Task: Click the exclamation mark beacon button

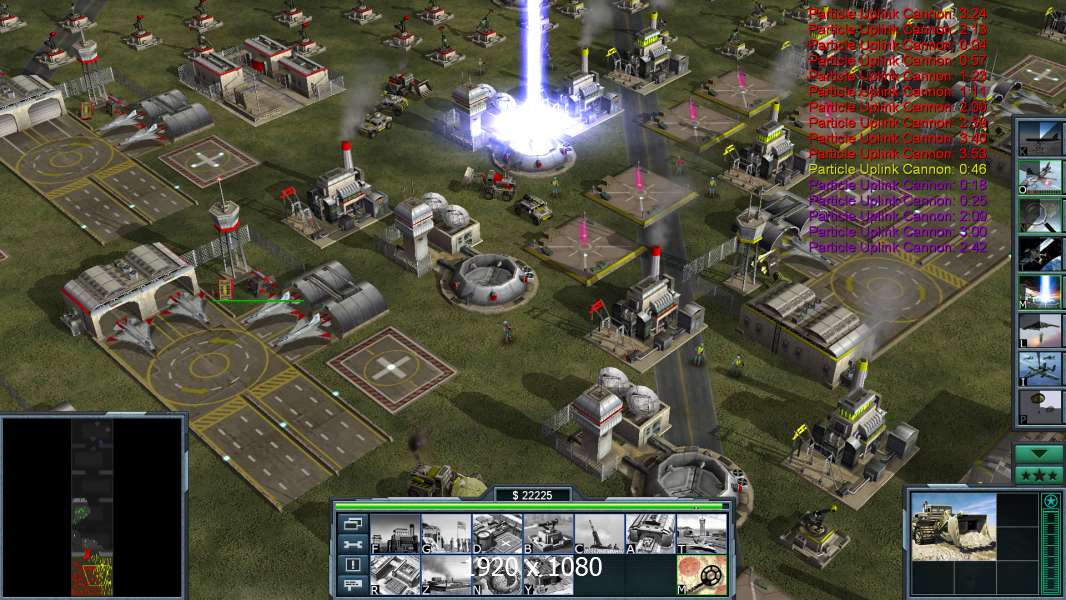Action: (x=352, y=565)
